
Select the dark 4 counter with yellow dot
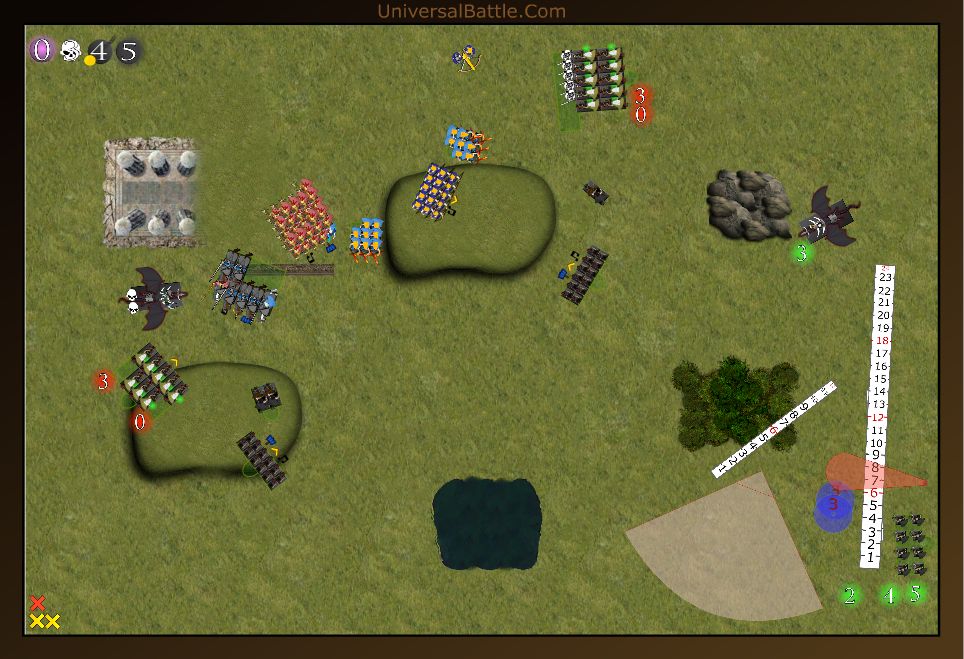tap(99, 51)
